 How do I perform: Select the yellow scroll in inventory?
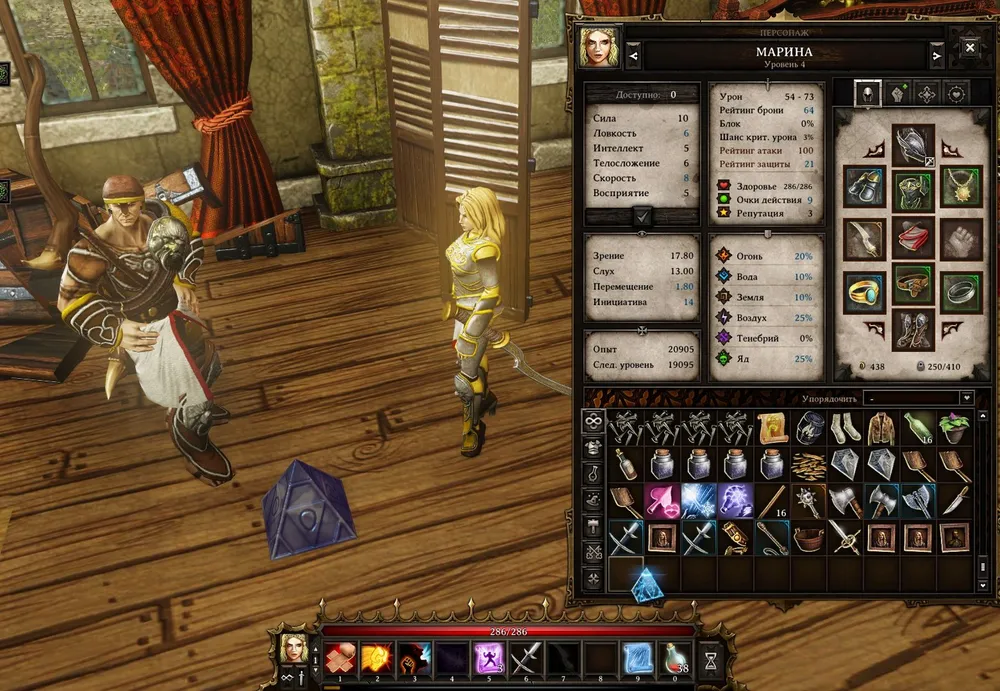tap(773, 429)
